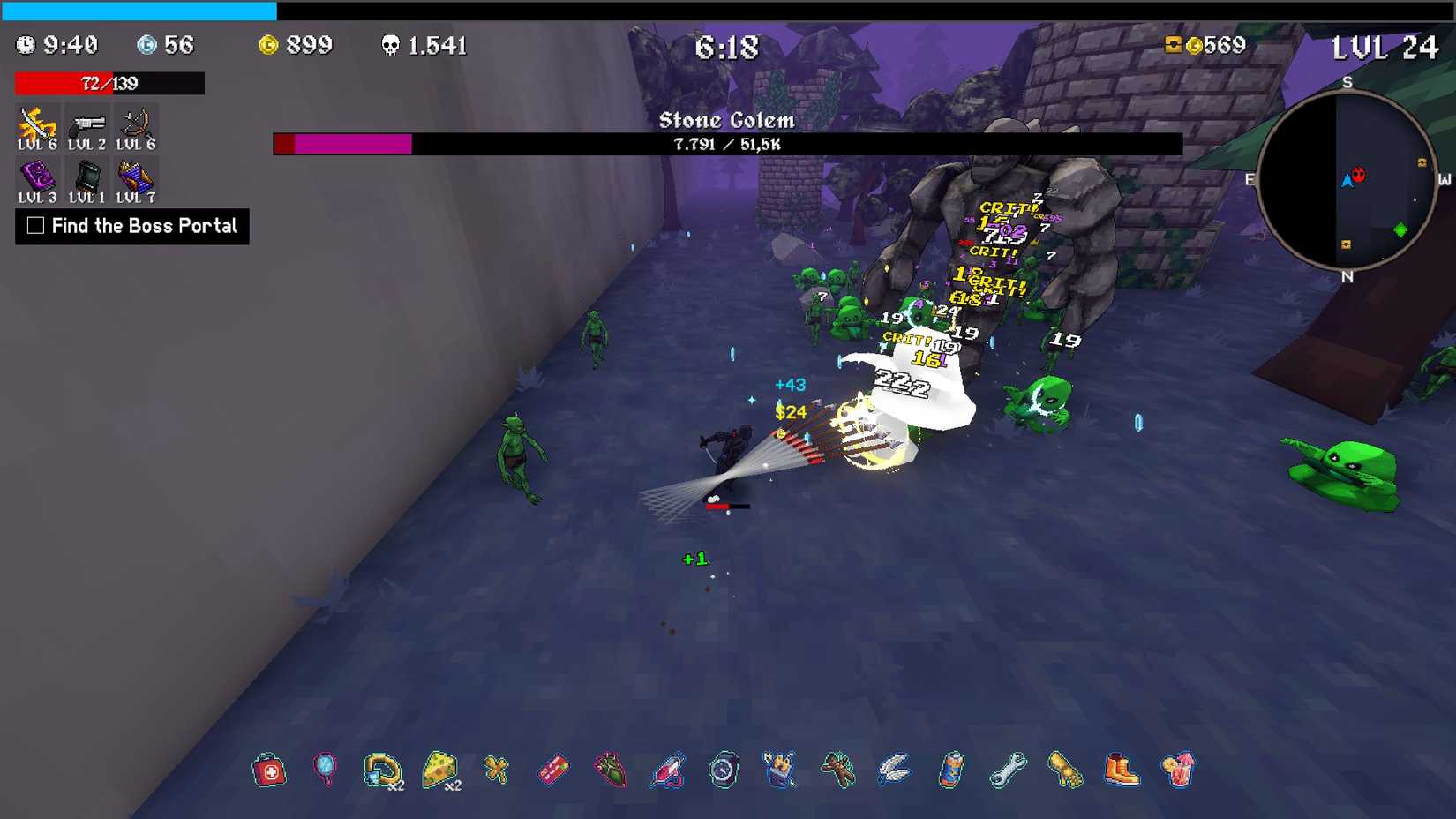1456x819 pixels.
Task: Click the soda can item
Action: coord(950,770)
